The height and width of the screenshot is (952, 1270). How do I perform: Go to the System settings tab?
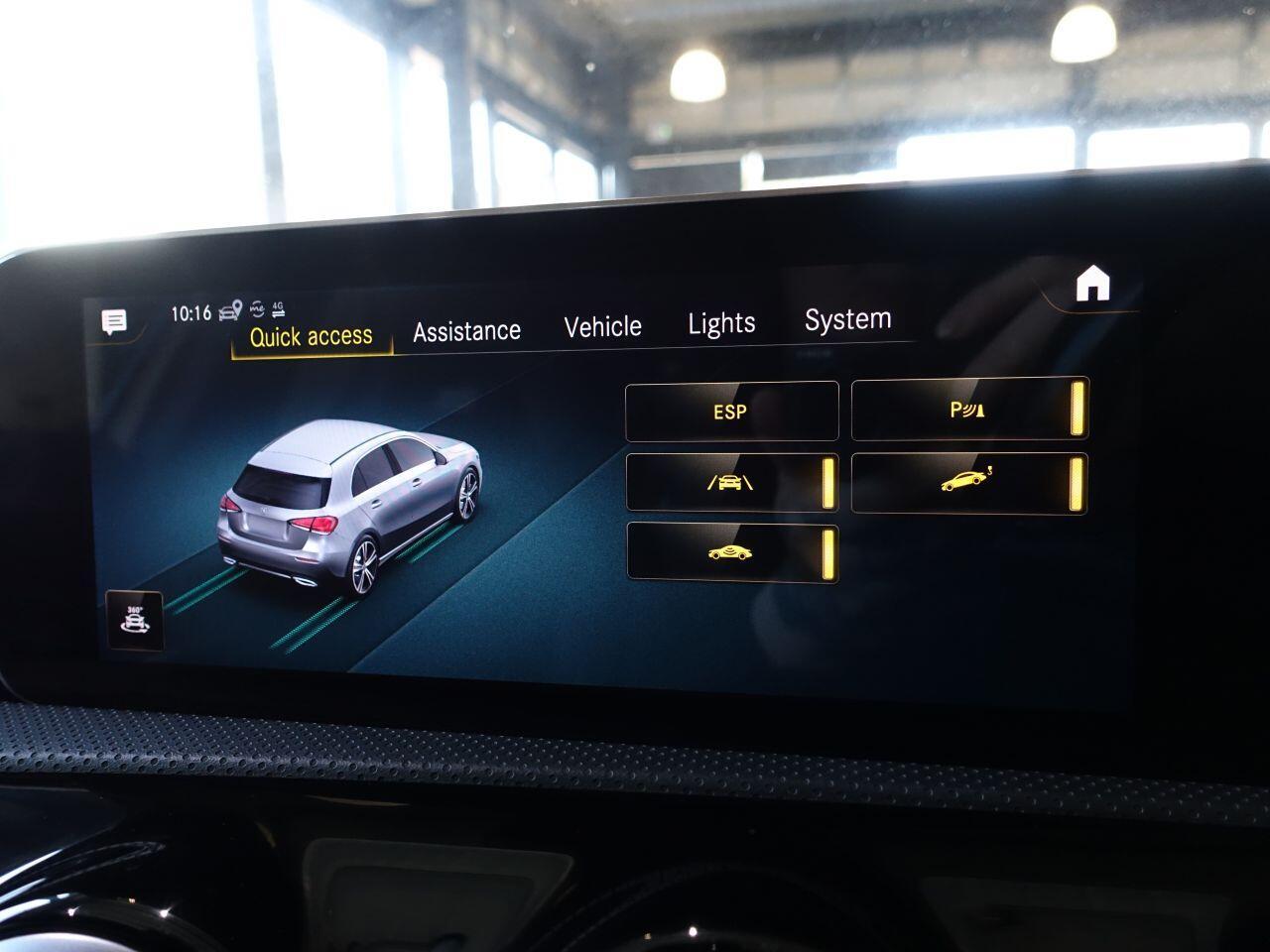(847, 318)
